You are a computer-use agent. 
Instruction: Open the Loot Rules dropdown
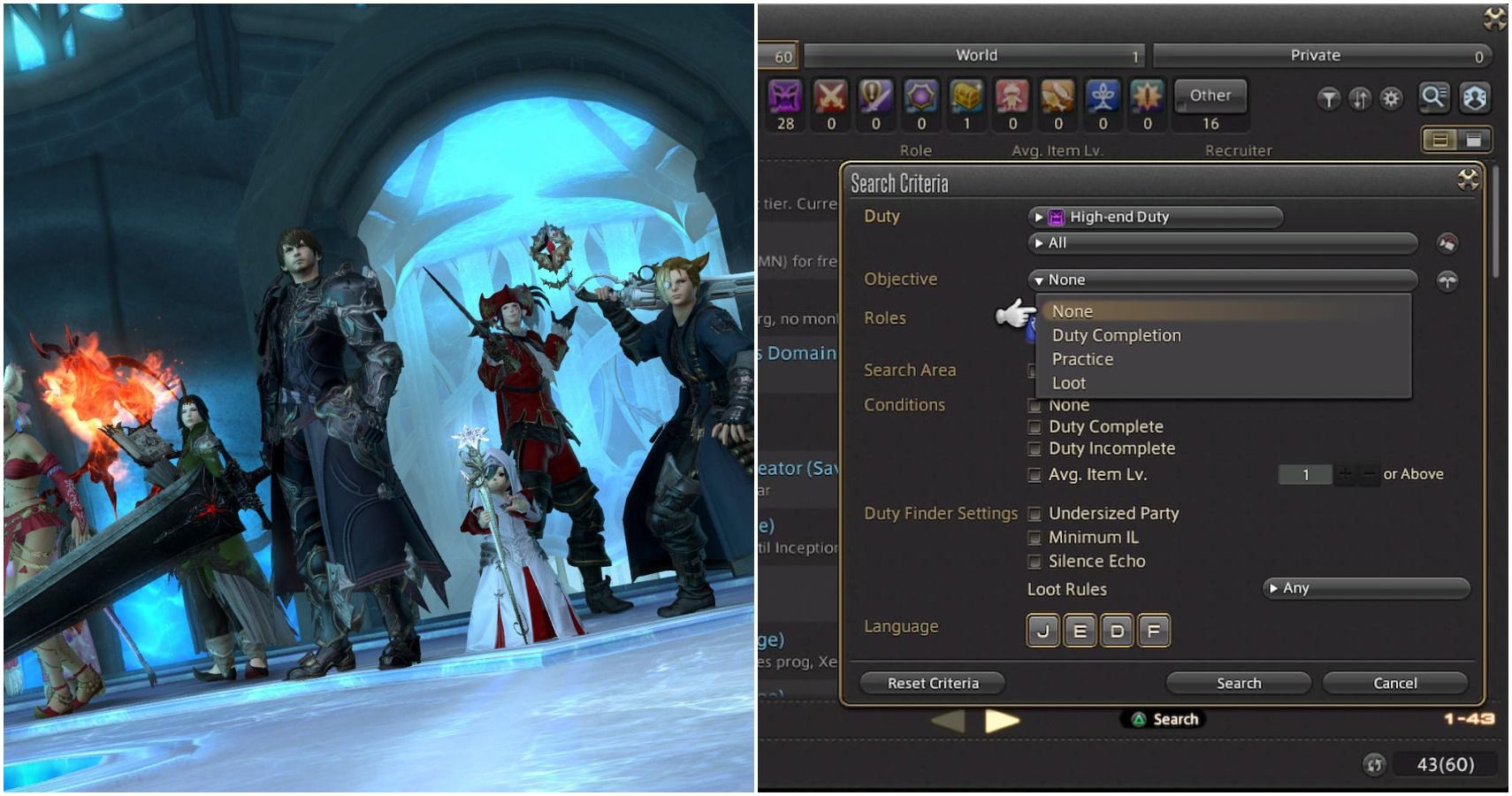[x=1365, y=588]
